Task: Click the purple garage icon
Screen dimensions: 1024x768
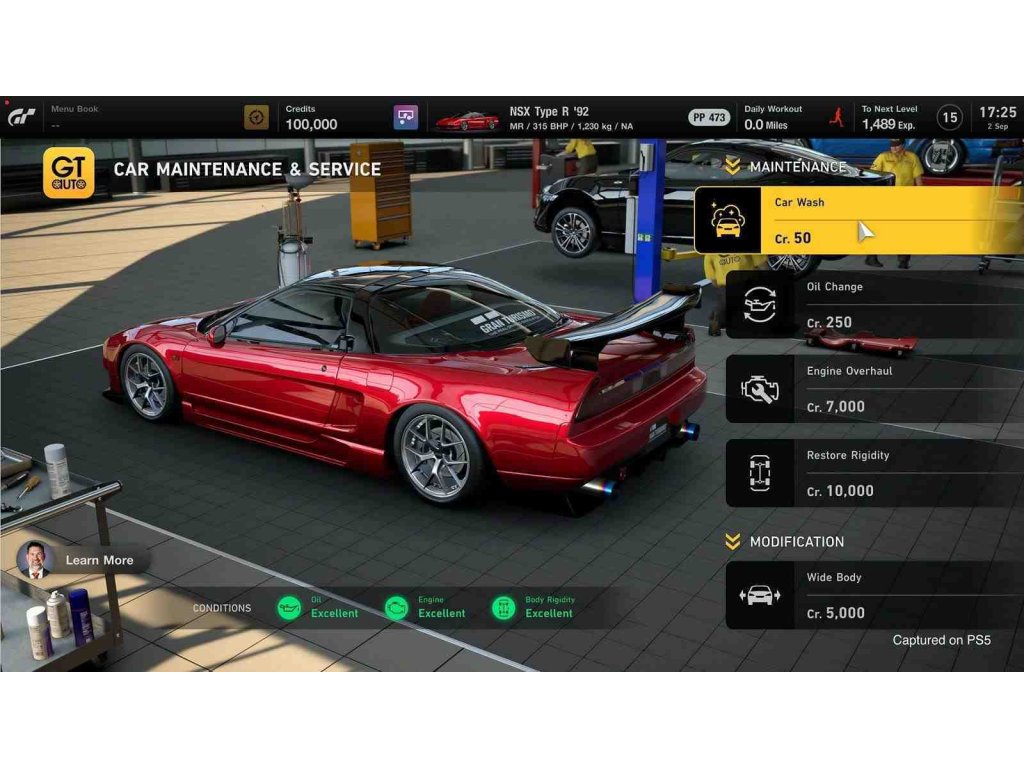Action: (x=406, y=117)
